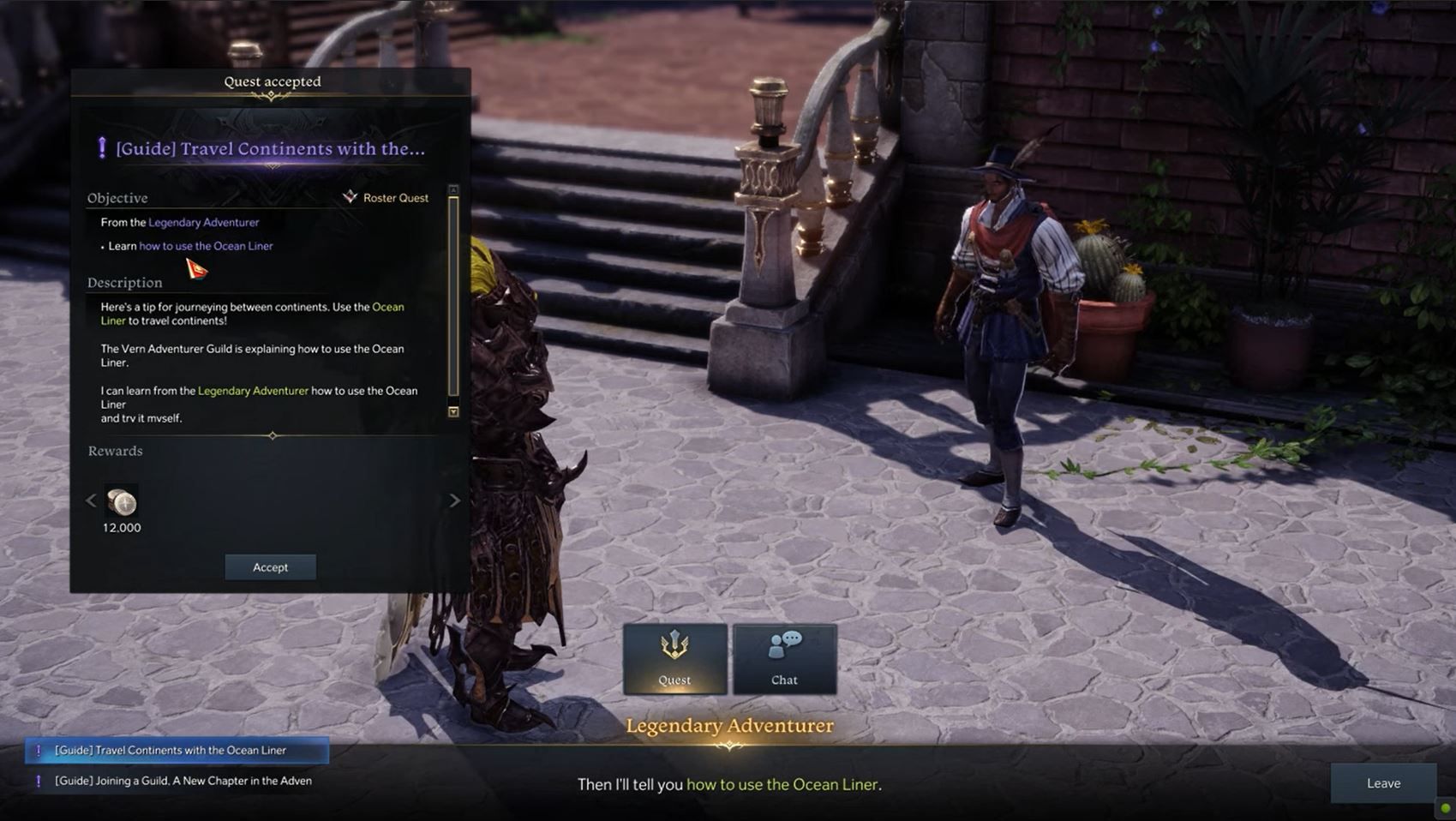Click the exclamation icon beside the Joining a Guild quest

coord(39,781)
